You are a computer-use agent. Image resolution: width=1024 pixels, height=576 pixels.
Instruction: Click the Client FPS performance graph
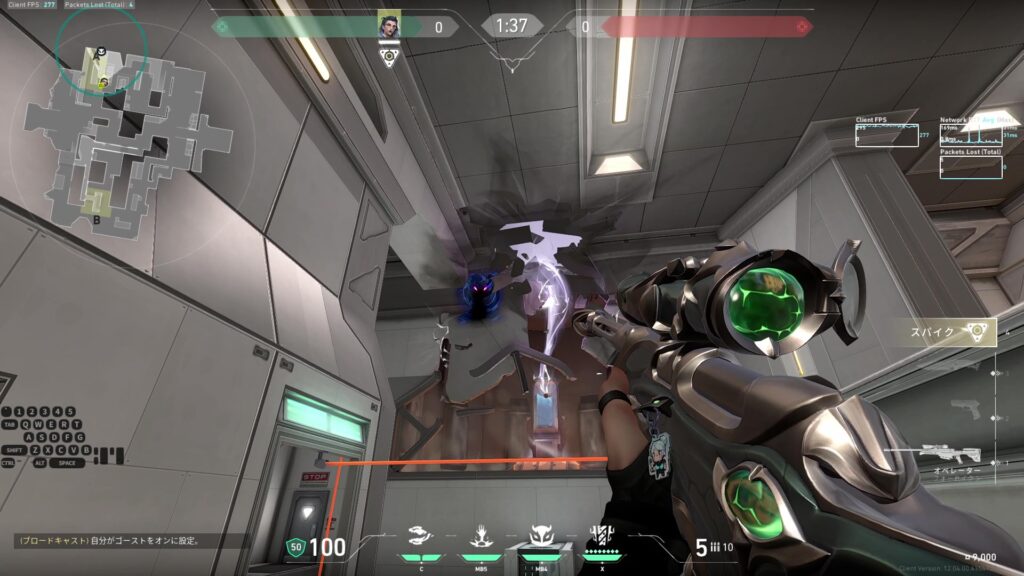point(886,134)
